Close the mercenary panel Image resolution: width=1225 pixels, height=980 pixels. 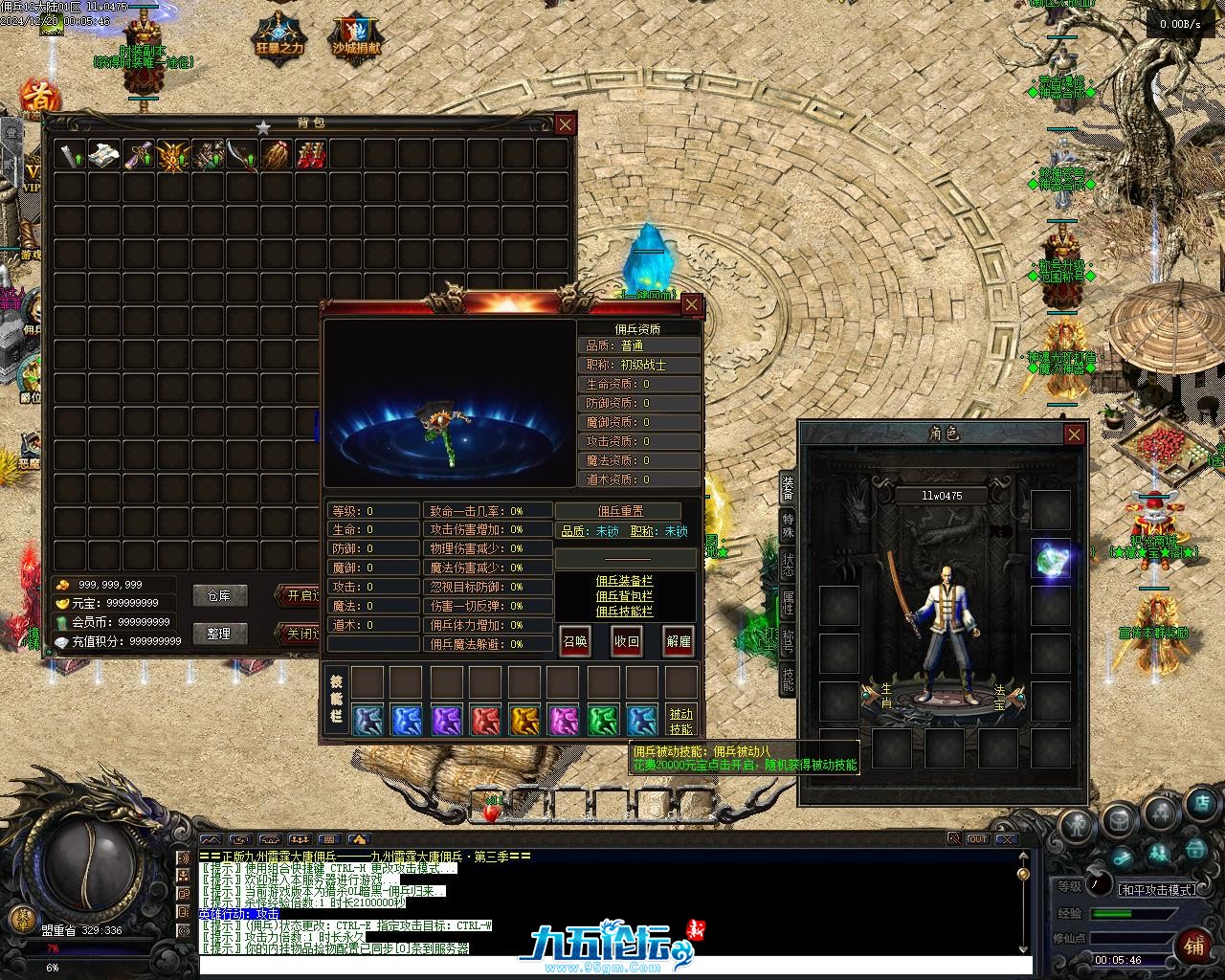pos(691,305)
